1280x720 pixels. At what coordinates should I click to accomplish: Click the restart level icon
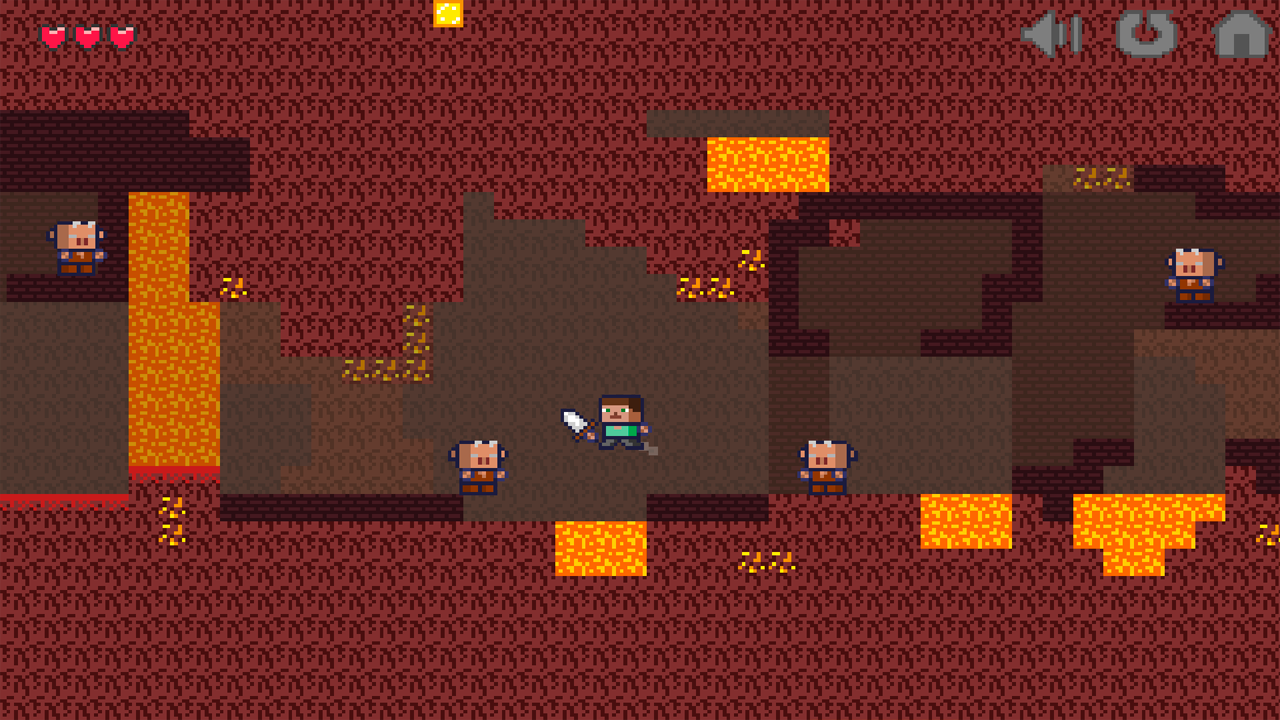1145,35
